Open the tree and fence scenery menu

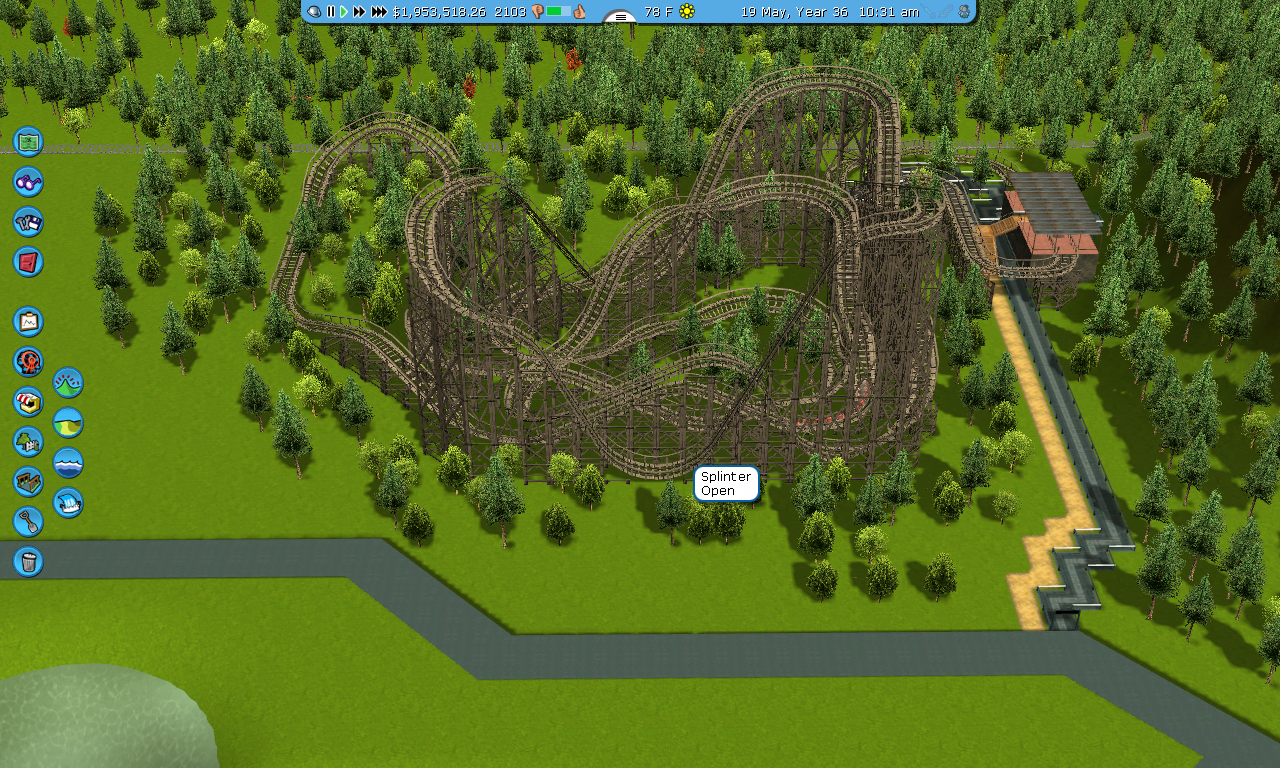click(x=28, y=441)
